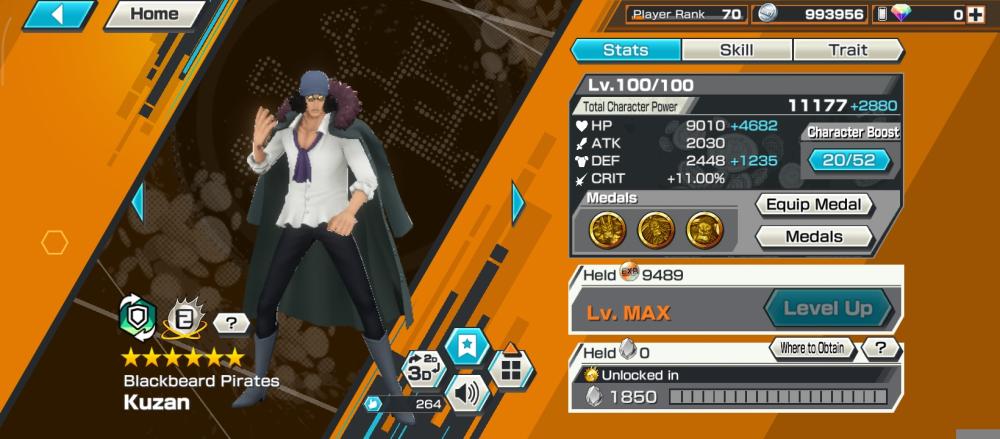This screenshot has width=1000, height=439.
Task: Tap the Level Up button
Action: [x=827, y=309]
